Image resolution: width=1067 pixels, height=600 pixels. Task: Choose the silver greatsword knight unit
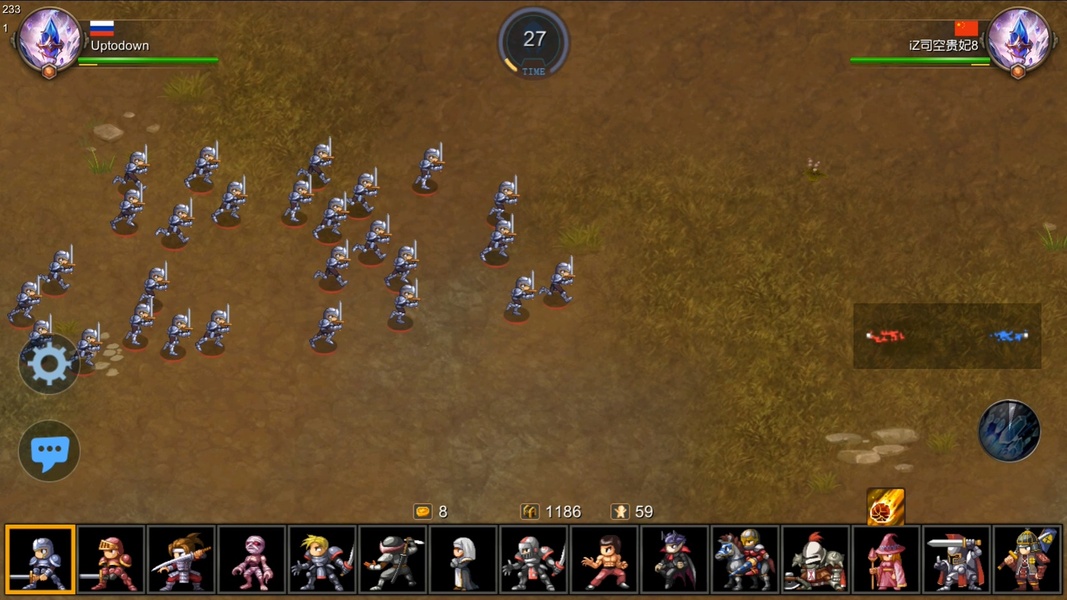[957, 560]
